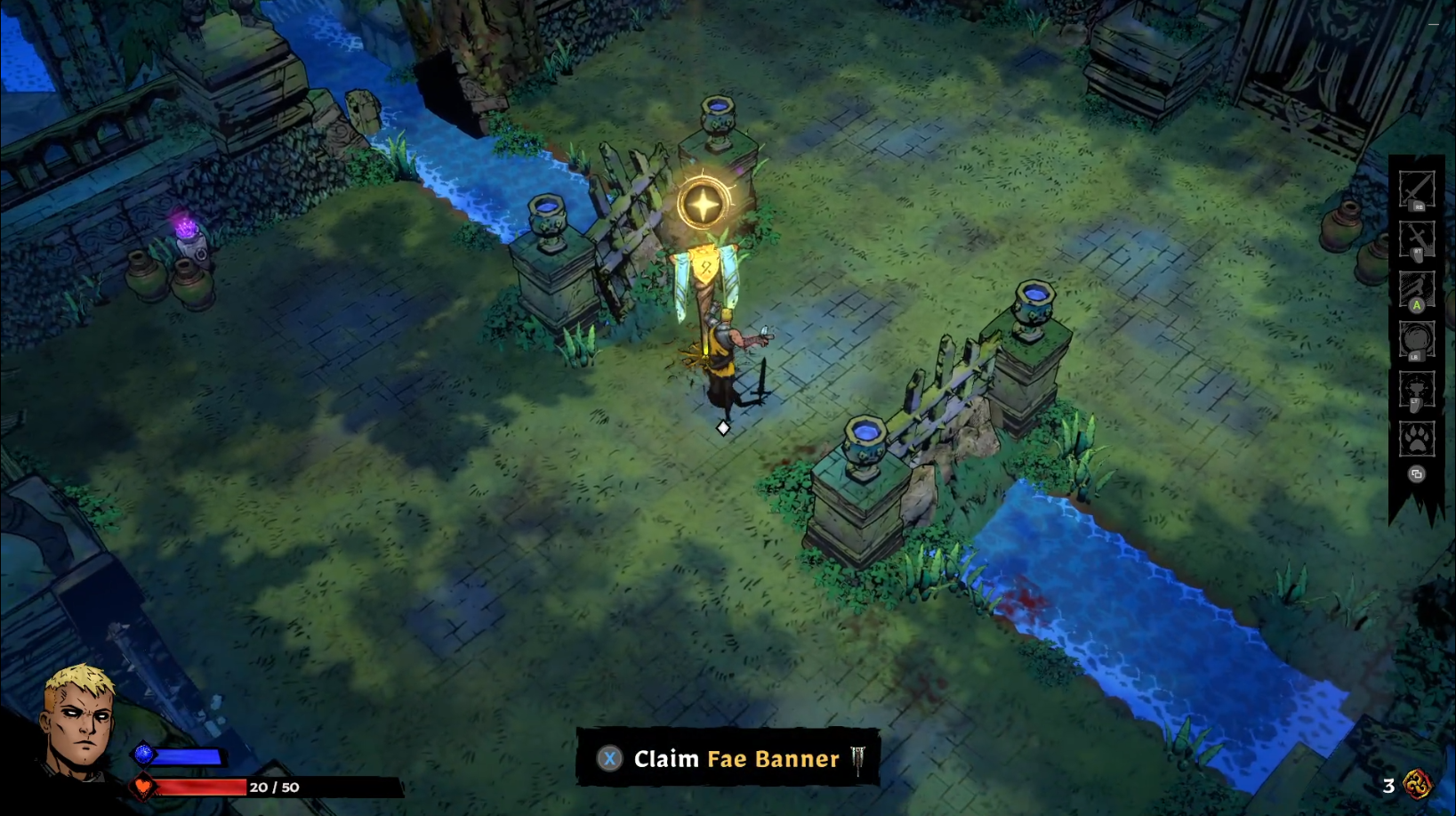Image resolution: width=1456 pixels, height=816 pixels.
Task: Click the blond hero portrait
Action: (x=80, y=721)
